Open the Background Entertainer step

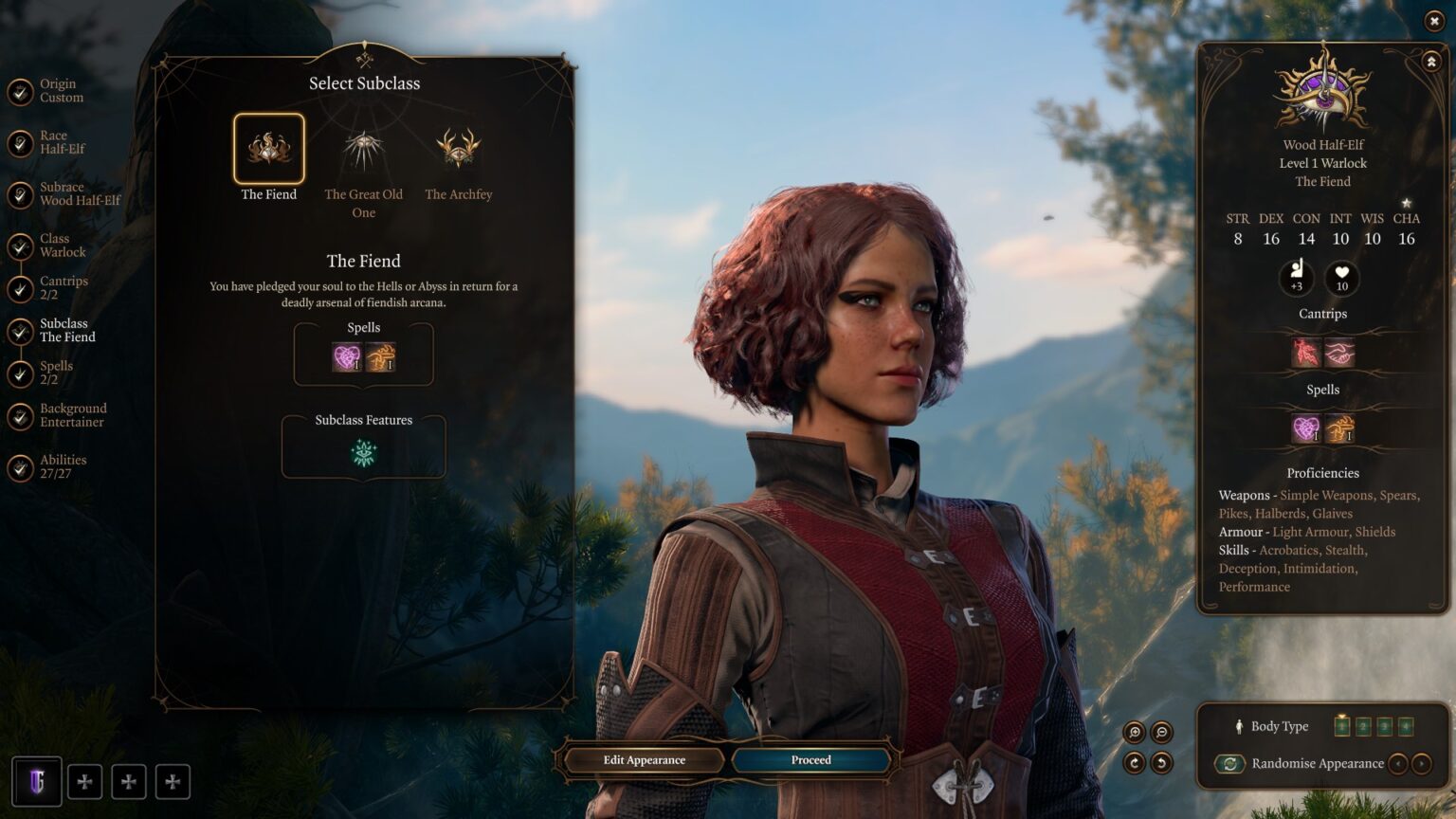pyautogui.click(x=72, y=414)
